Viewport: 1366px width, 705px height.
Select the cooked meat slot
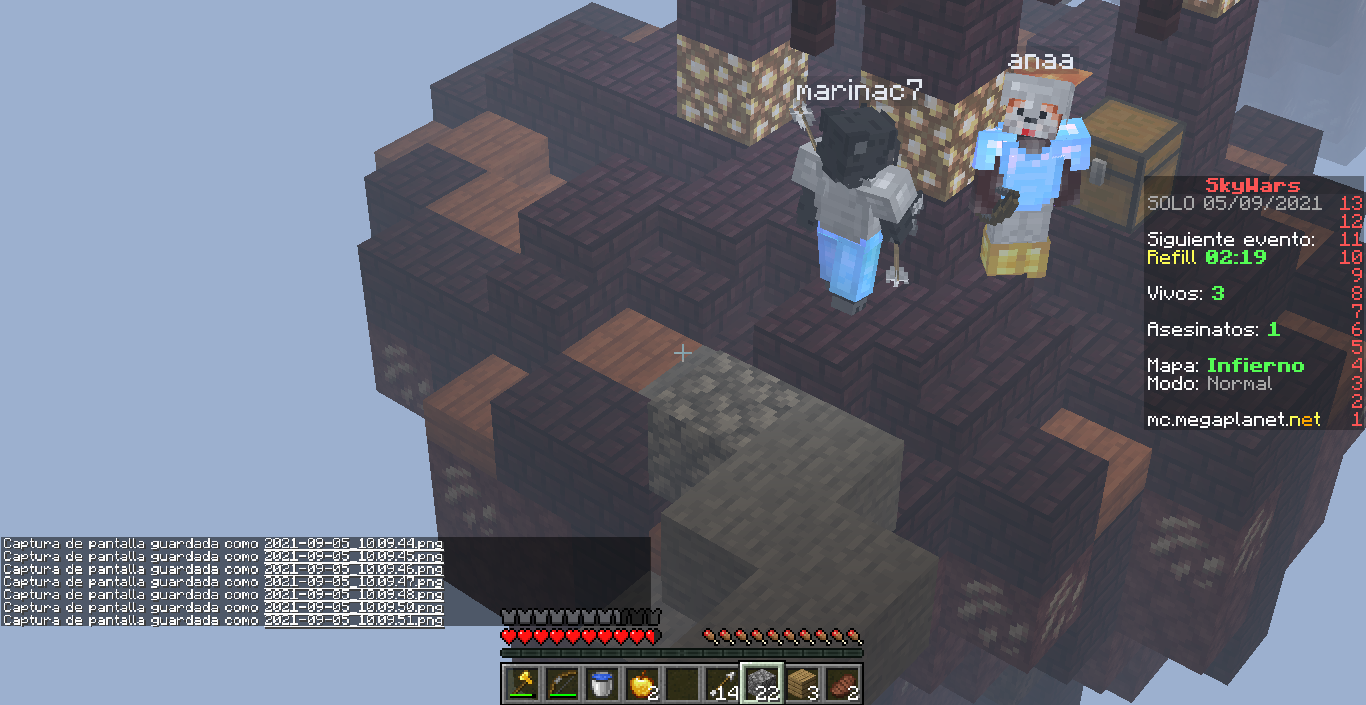coord(841,683)
